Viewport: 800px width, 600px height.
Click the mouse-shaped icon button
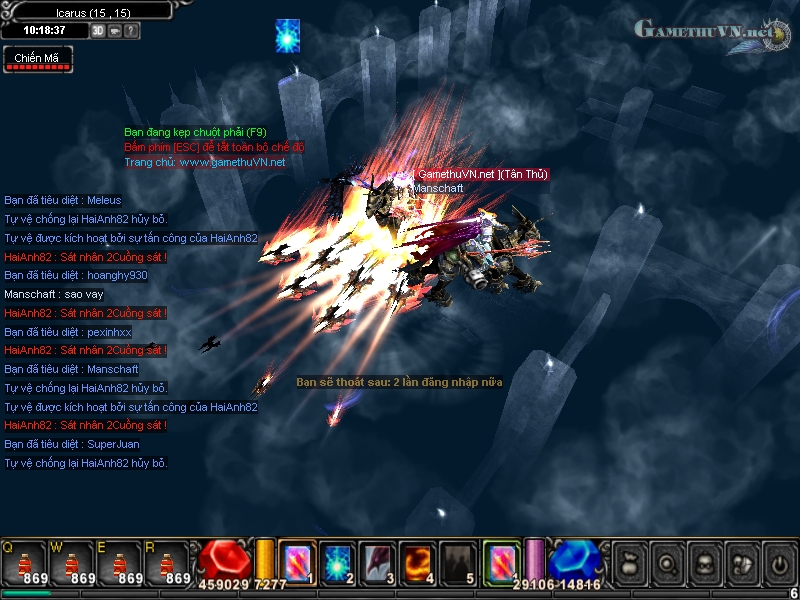click(741, 564)
